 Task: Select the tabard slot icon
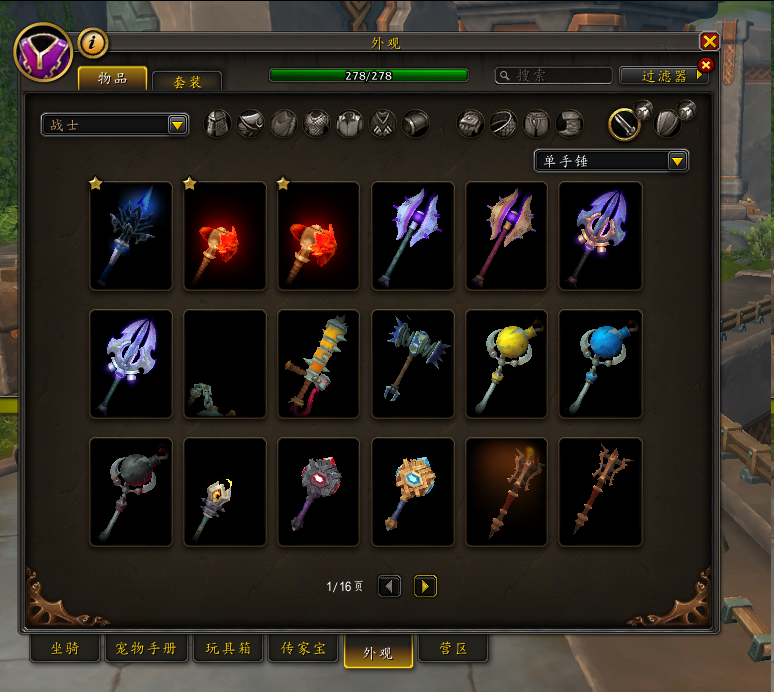tap(383, 124)
